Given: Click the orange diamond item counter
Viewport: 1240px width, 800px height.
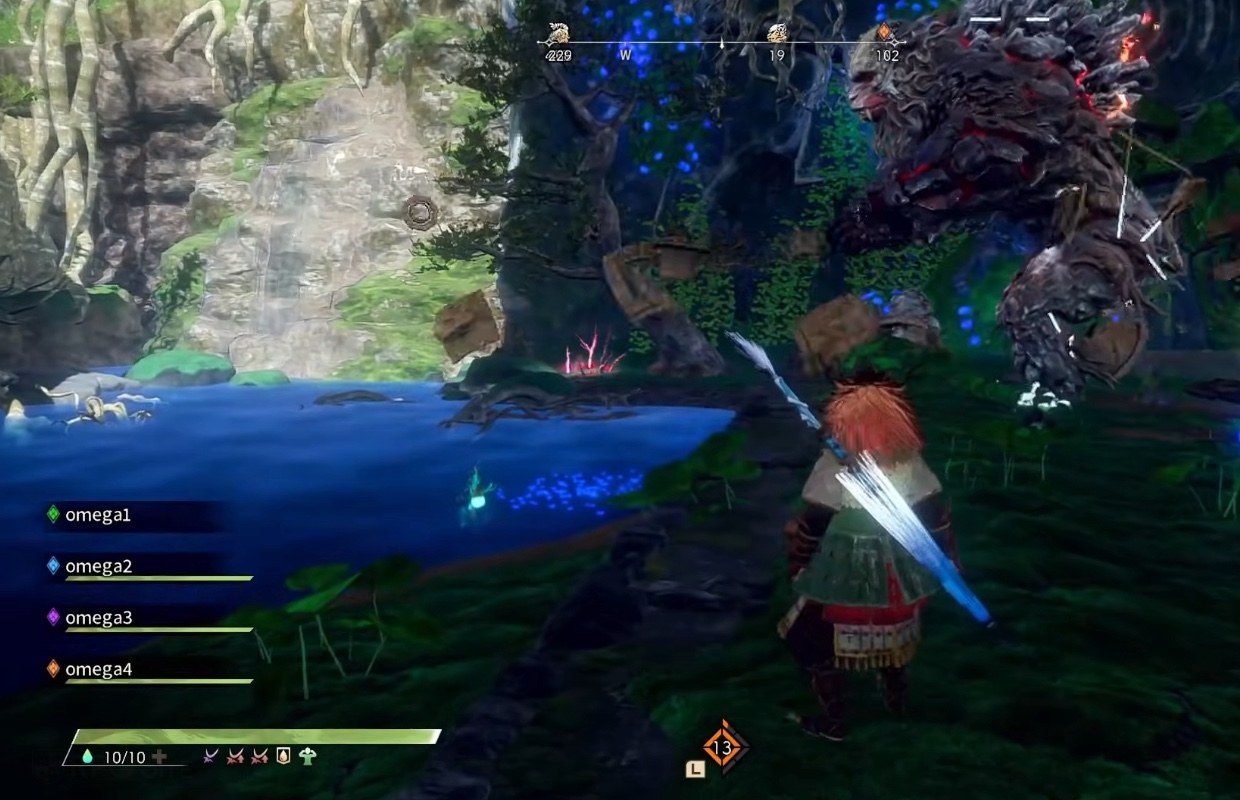Looking at the screenshot, I should pos(722,747).
